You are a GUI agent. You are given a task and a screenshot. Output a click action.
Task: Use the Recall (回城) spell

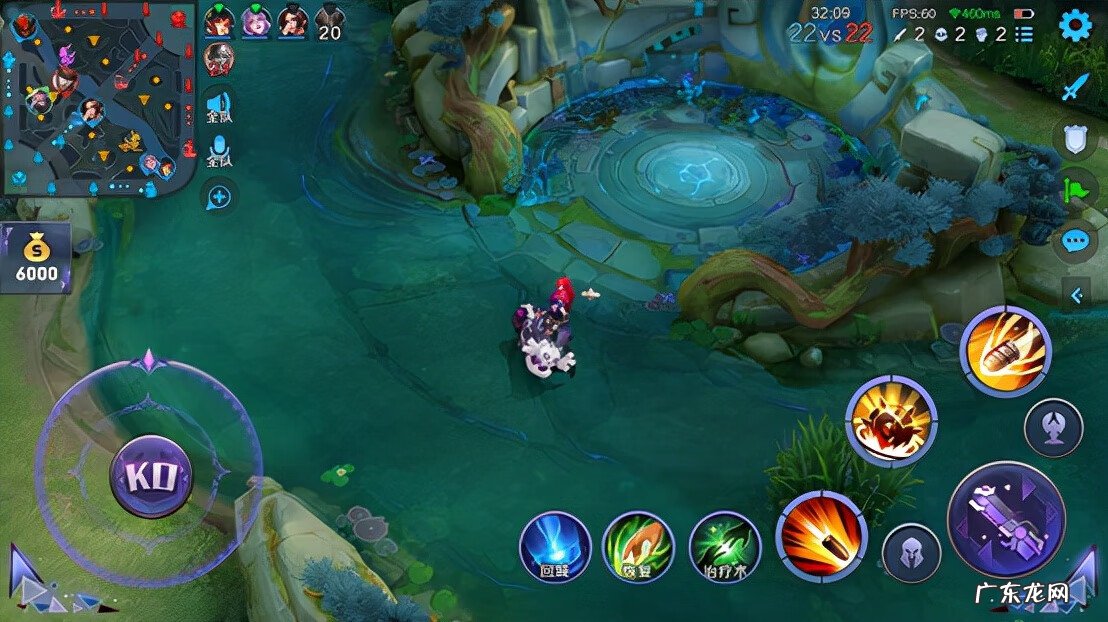click(554, 546)
